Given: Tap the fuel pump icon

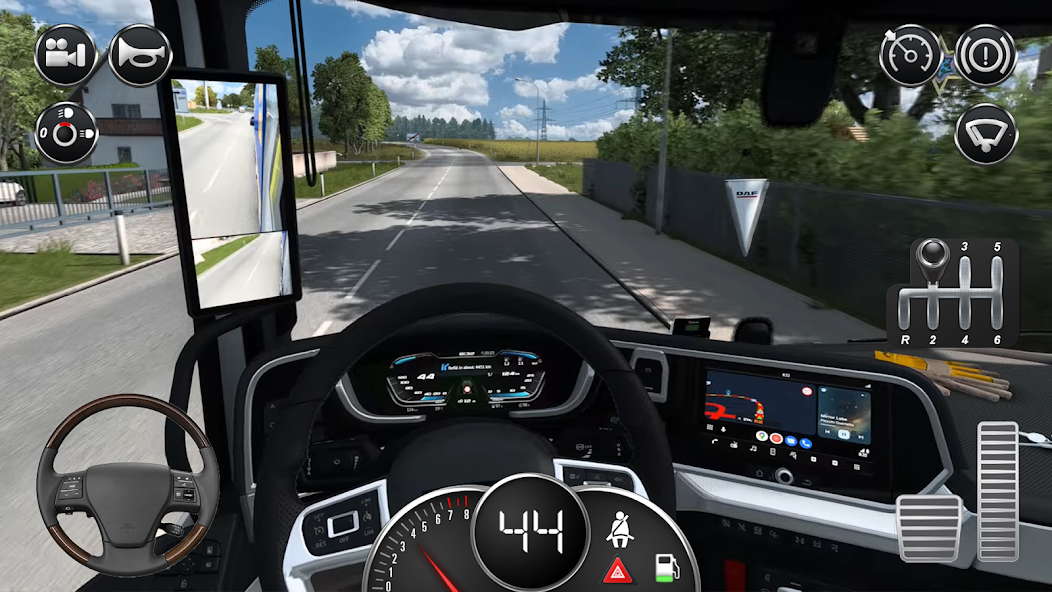Looking at the screenshot, I should pyautogui.click(x=665, y=567).
